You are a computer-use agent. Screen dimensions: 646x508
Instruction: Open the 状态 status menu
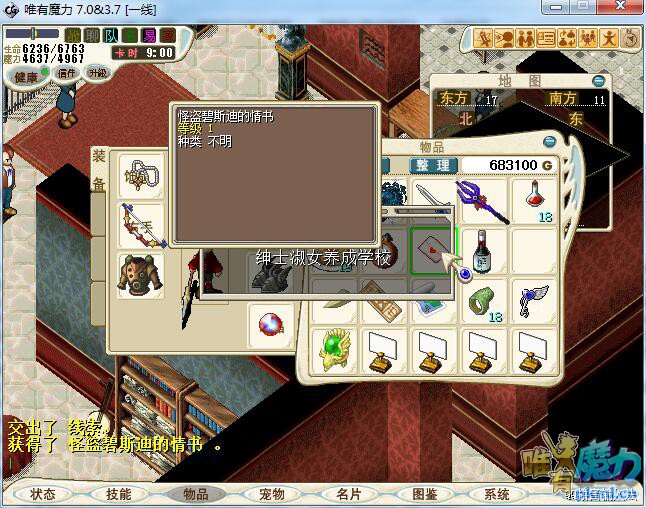tap(43, 494)
